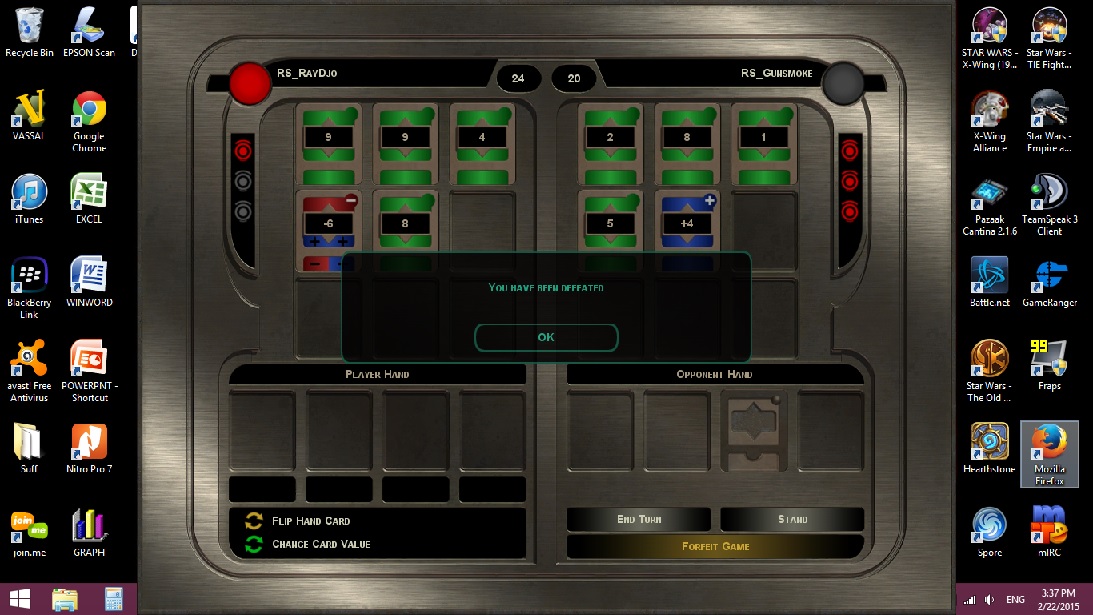Open the Mozilla Firefox desktop shortcut
This screenshot has height=615, width=1093.
pyautogui.click(x=1049, y=453)
